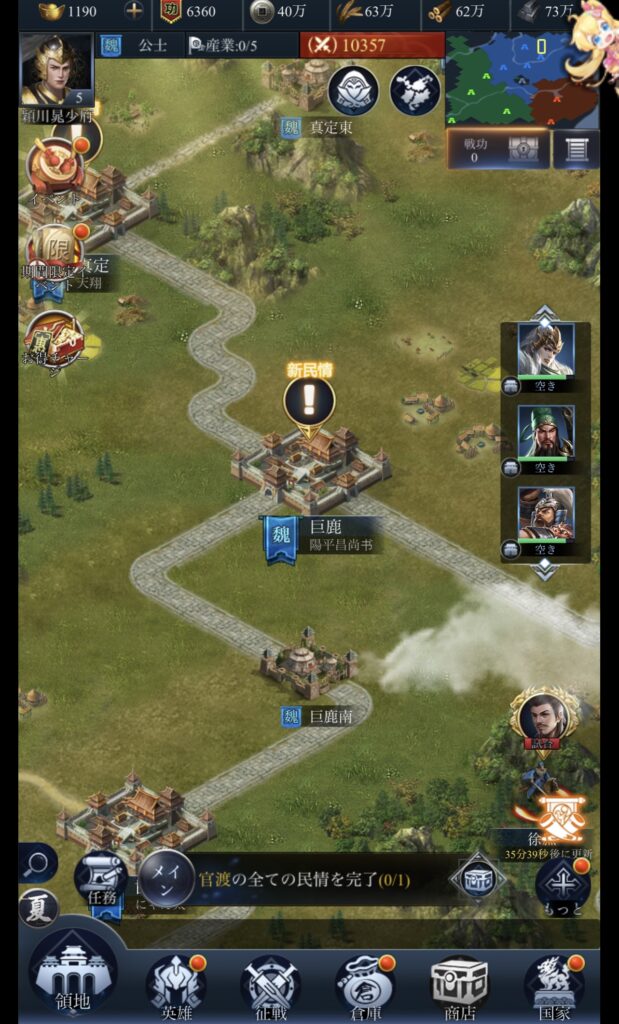Select the main quest 官渡 objective tracker
This screenshot has width=619, height=1024.
point(300,880)
